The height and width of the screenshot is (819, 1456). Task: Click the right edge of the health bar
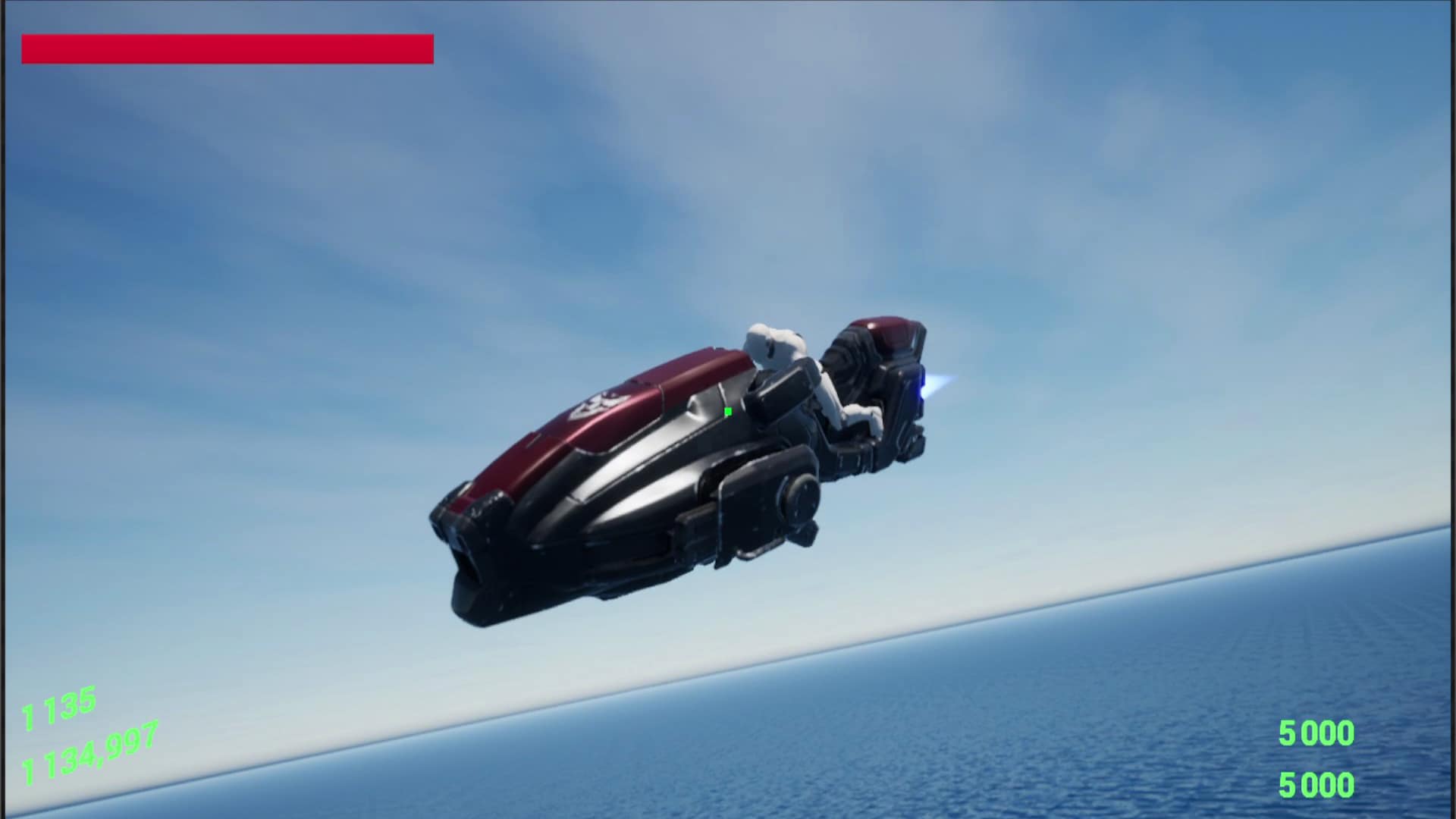coord(429,48)
